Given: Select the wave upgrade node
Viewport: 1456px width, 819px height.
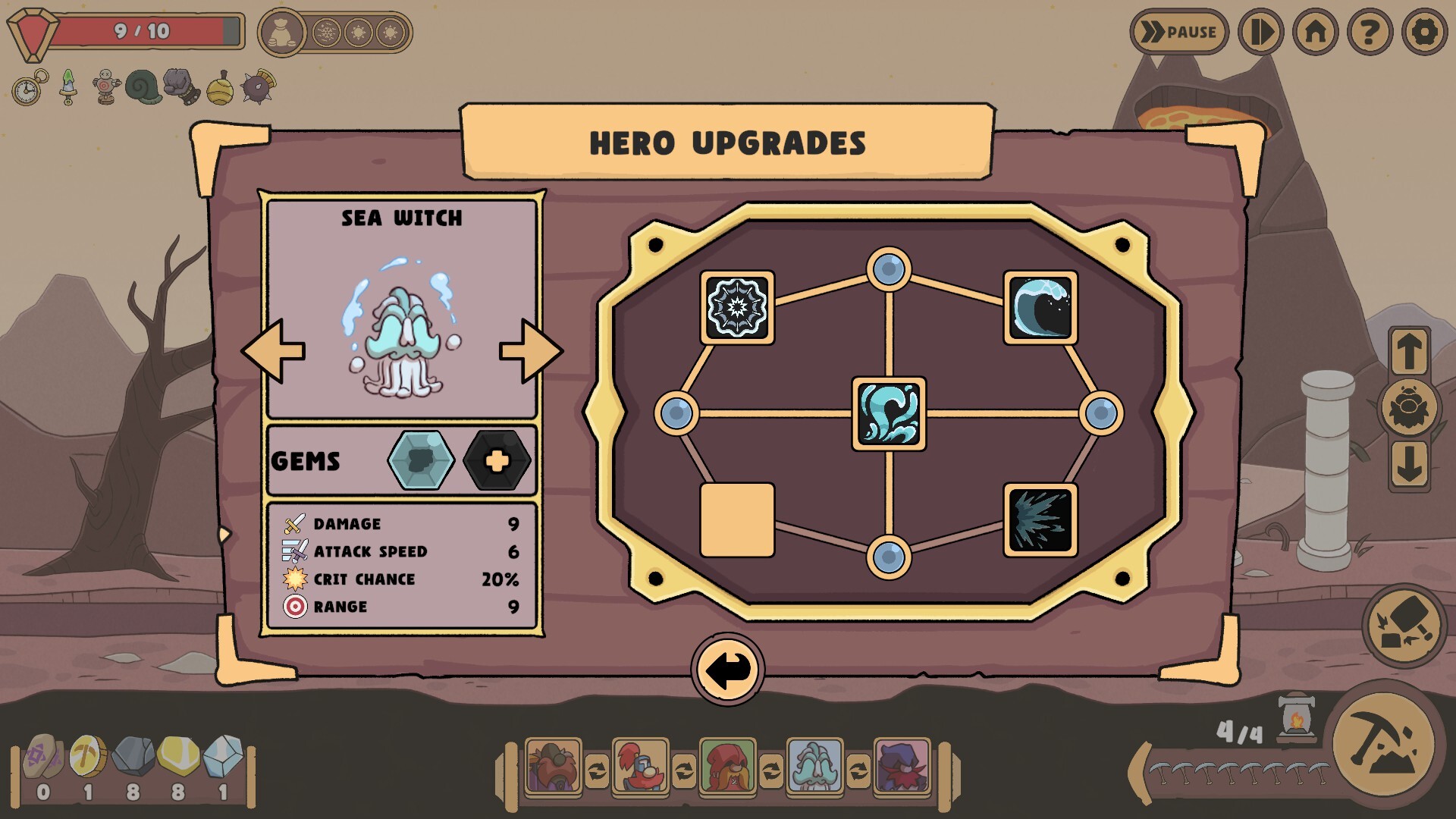Looking at the screenshot, I should pyautogui.click(x=1040, y=306).
